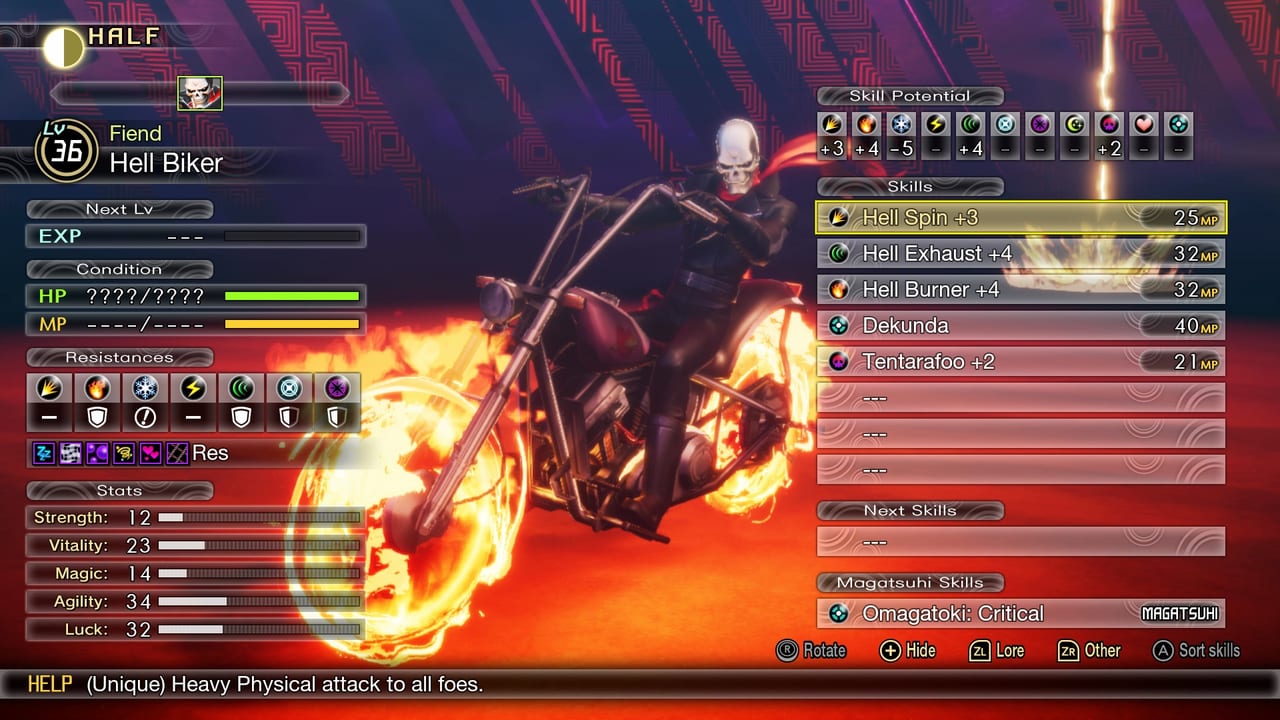
Task: Click the Ice skill potential icon with -5
Action: click(x=902, y=128)
